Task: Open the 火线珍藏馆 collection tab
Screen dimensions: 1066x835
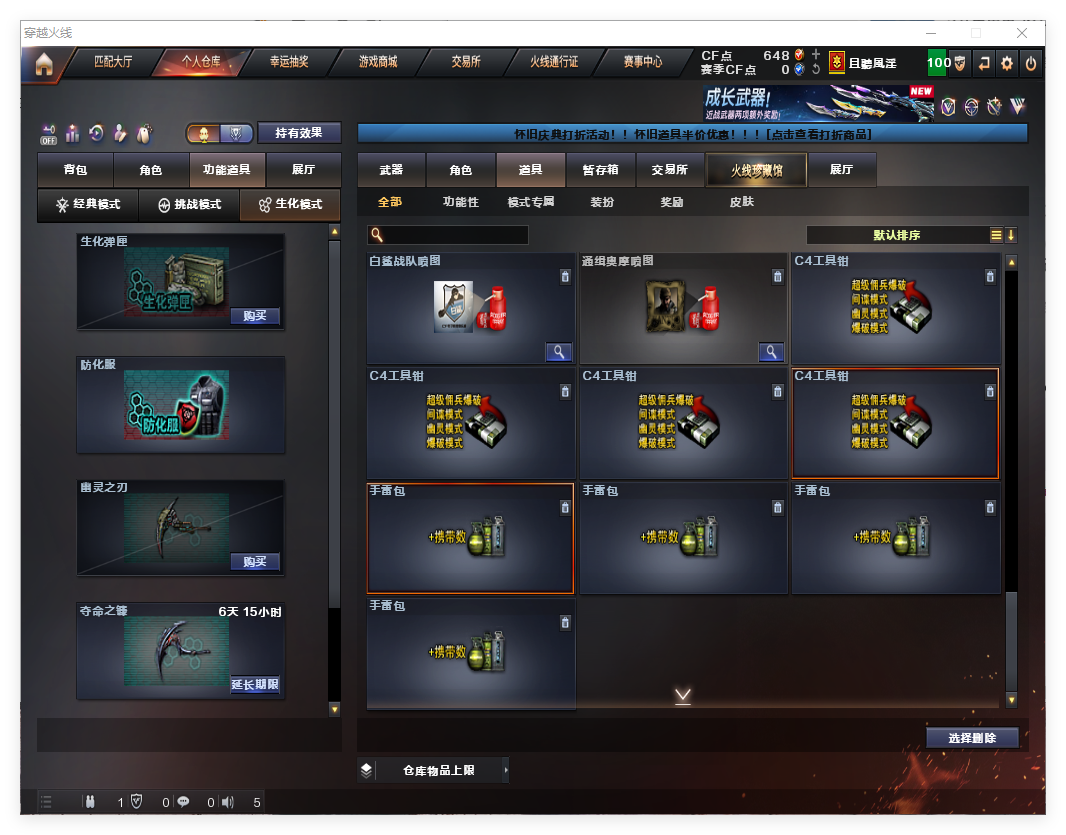Action: tap(756, 170)
